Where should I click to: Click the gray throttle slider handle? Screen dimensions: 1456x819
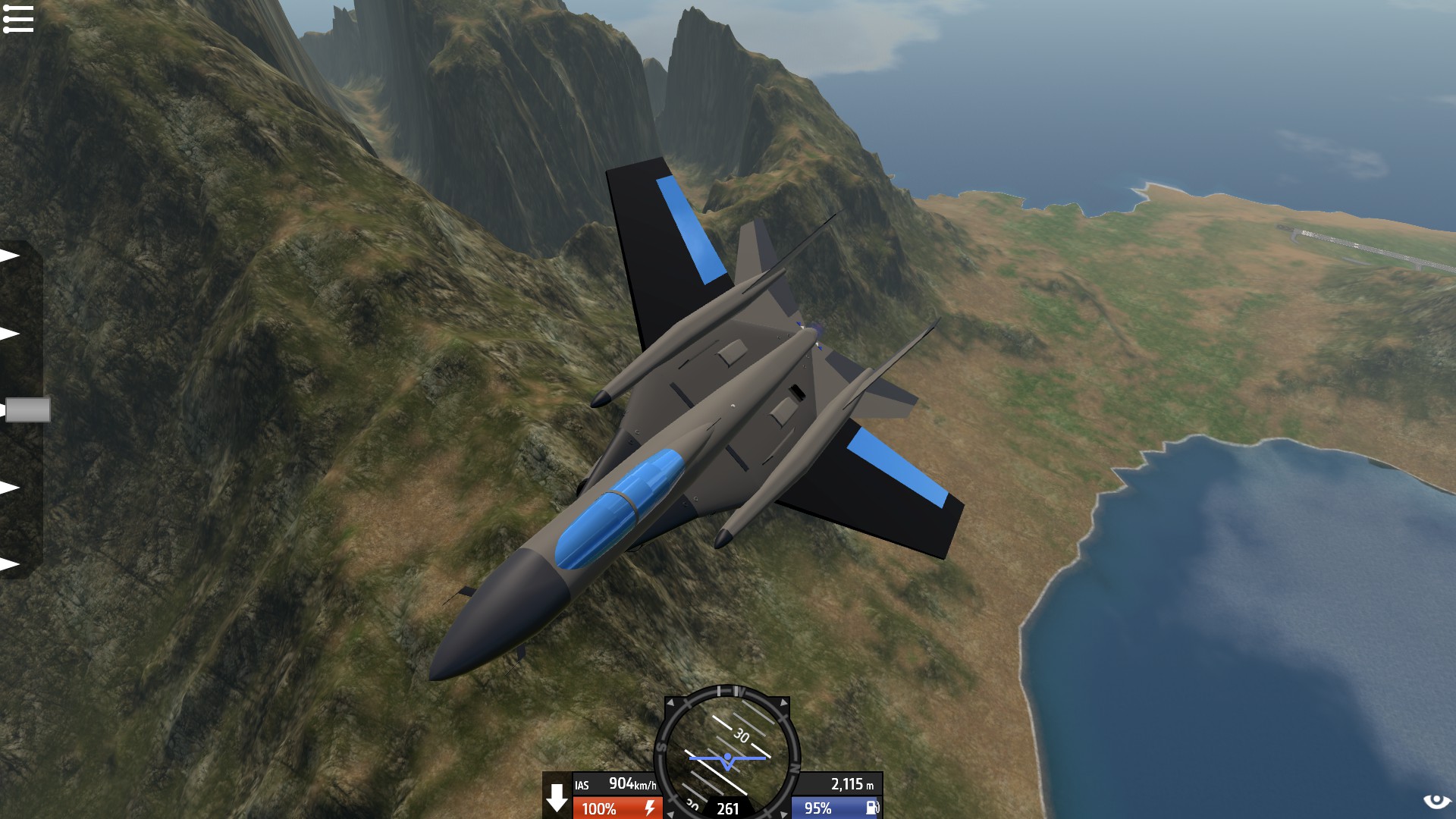pos(27,409)
